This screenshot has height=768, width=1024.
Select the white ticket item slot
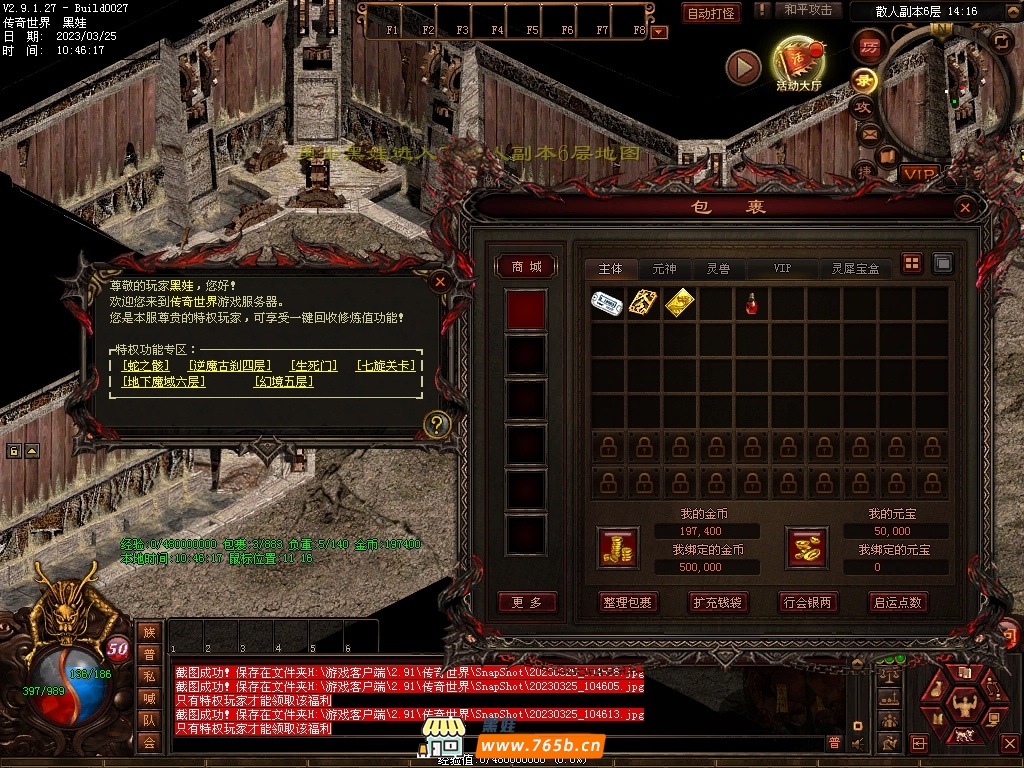pyautogui.click(x=607, y=303)
